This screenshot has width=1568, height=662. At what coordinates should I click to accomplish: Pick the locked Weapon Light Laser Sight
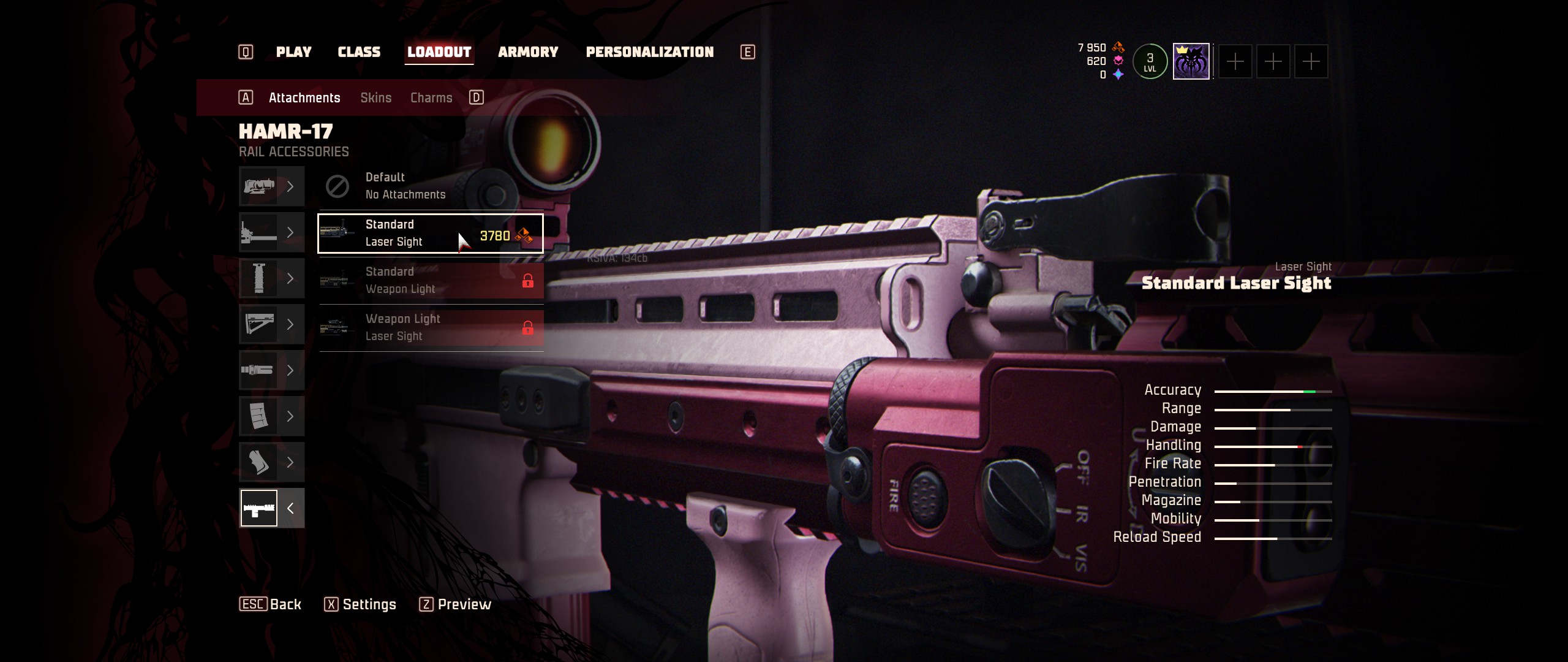coord(431,328)
